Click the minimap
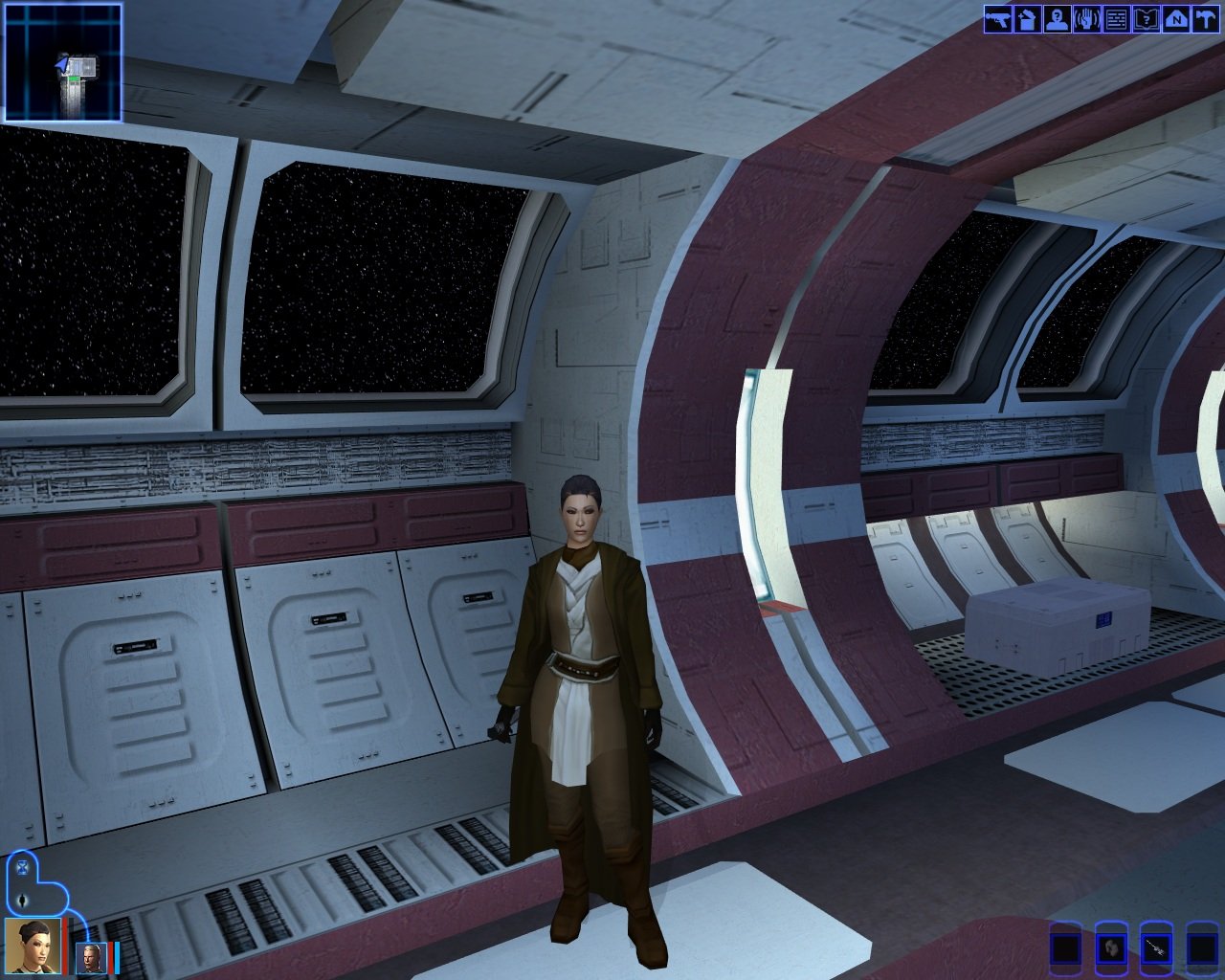This screenshot has height=980, width=1225. [63, 62]
